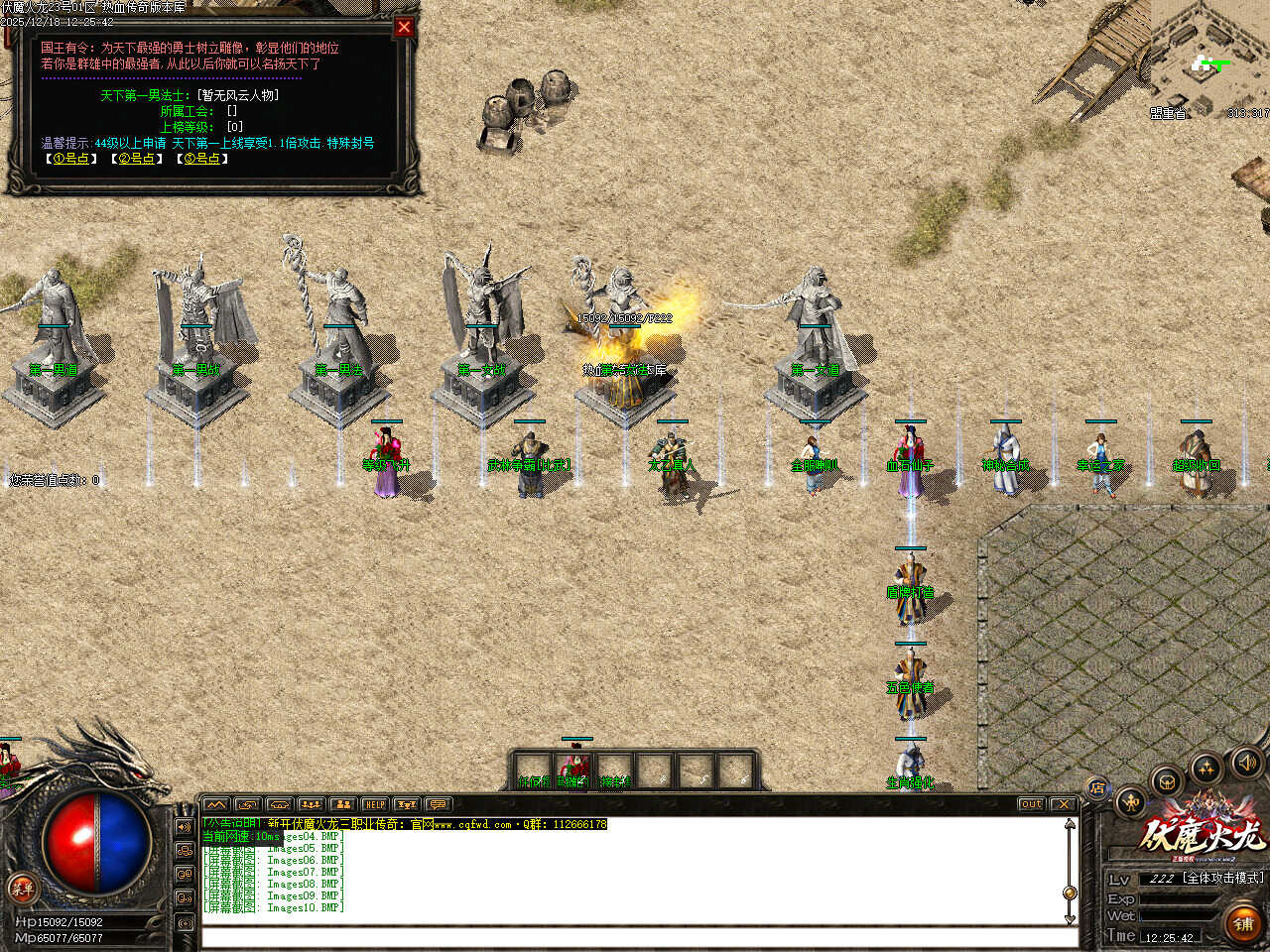Screen dimensions: 1270x952
Task: Choose the ①号点 dialog link
Action: (71, 159)
